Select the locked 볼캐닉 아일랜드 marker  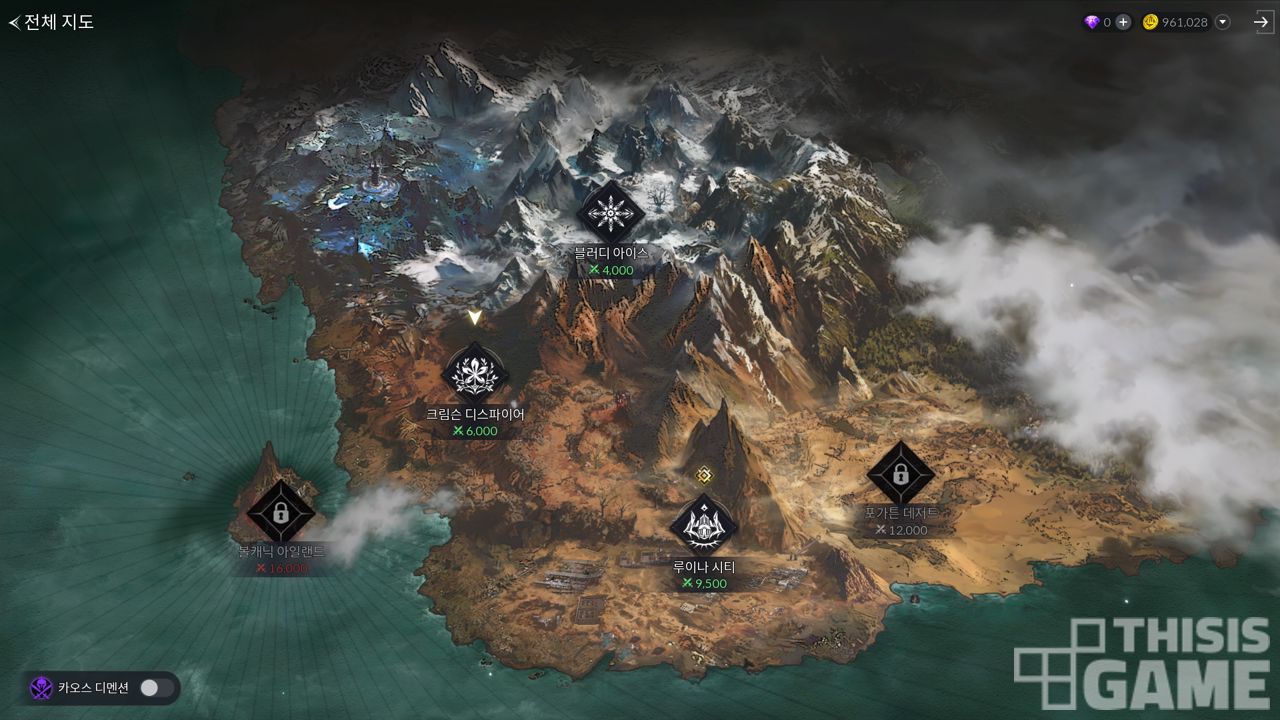click(281, 513)
